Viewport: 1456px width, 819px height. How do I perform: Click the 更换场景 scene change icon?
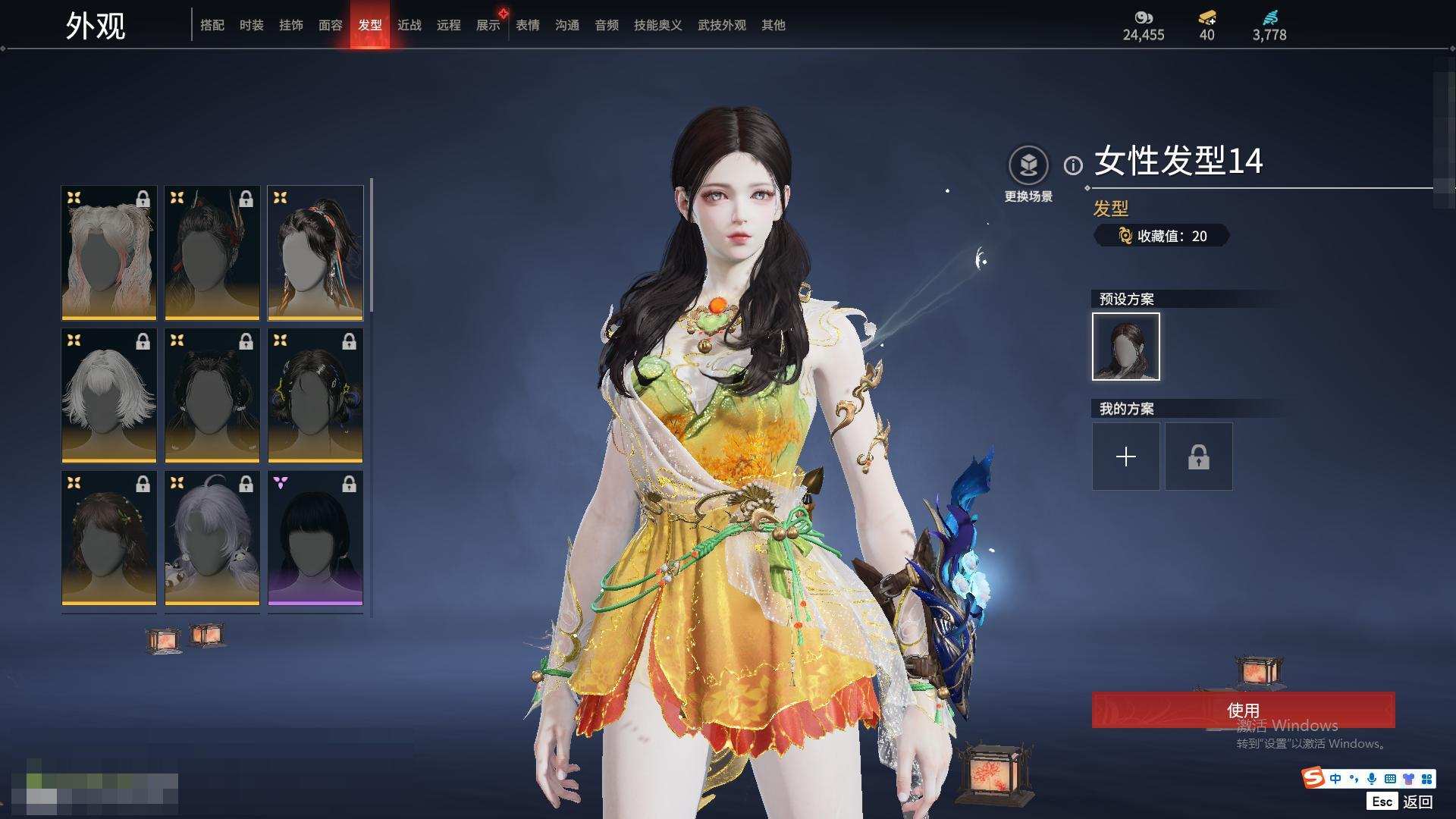pos(1028,165)
